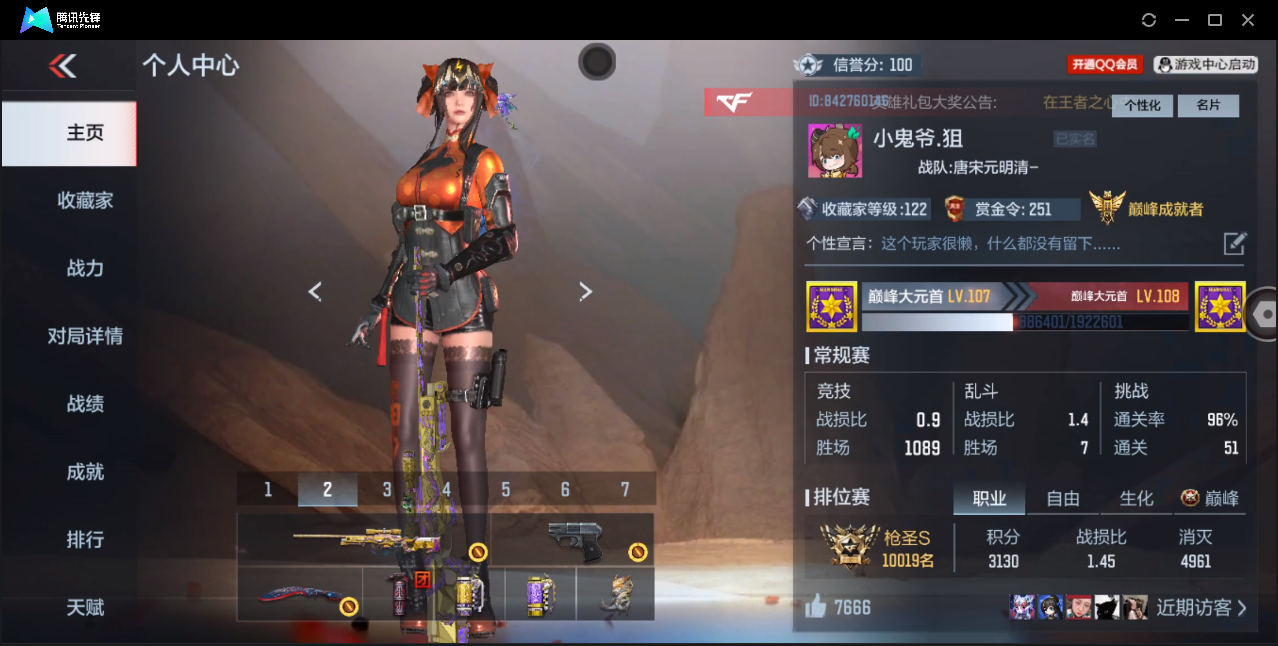The width and height of the screenshot is (1278, 646).
Task: Select the pistol weapon slot
Action: click(574, 540)
